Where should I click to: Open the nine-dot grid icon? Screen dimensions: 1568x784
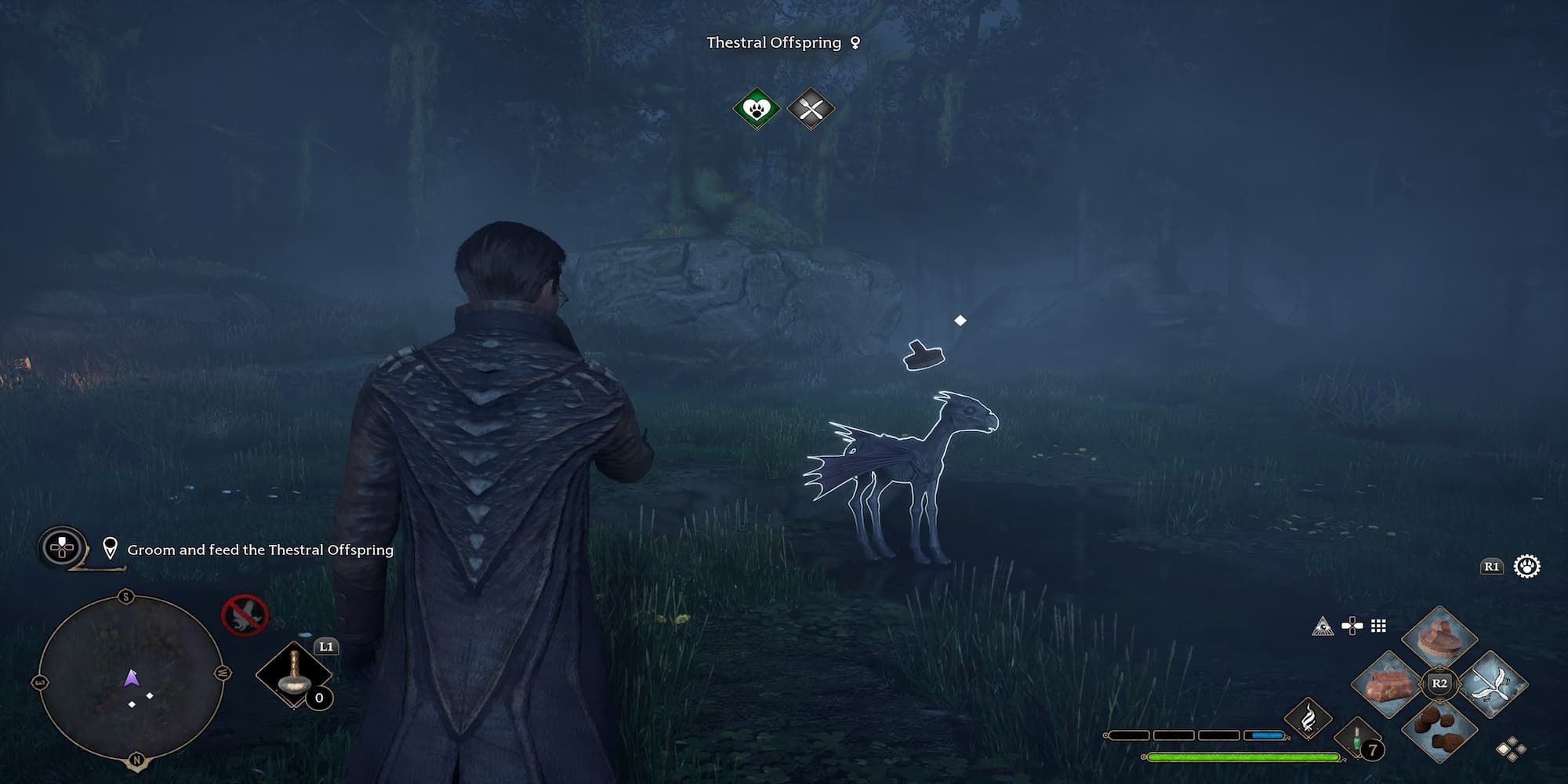(x=1378, y=626)
